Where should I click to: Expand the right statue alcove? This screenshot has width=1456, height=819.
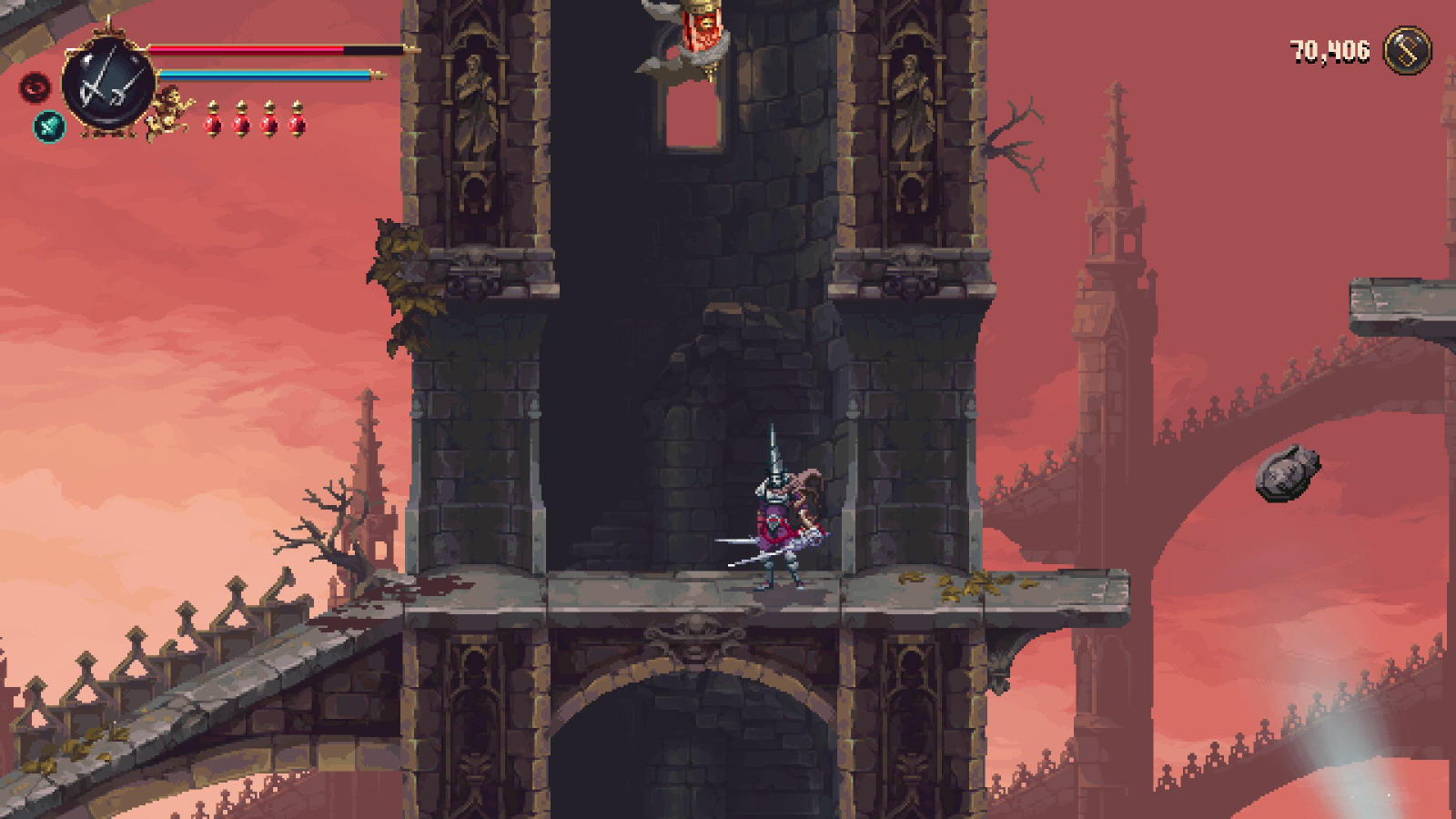[910, 100]
